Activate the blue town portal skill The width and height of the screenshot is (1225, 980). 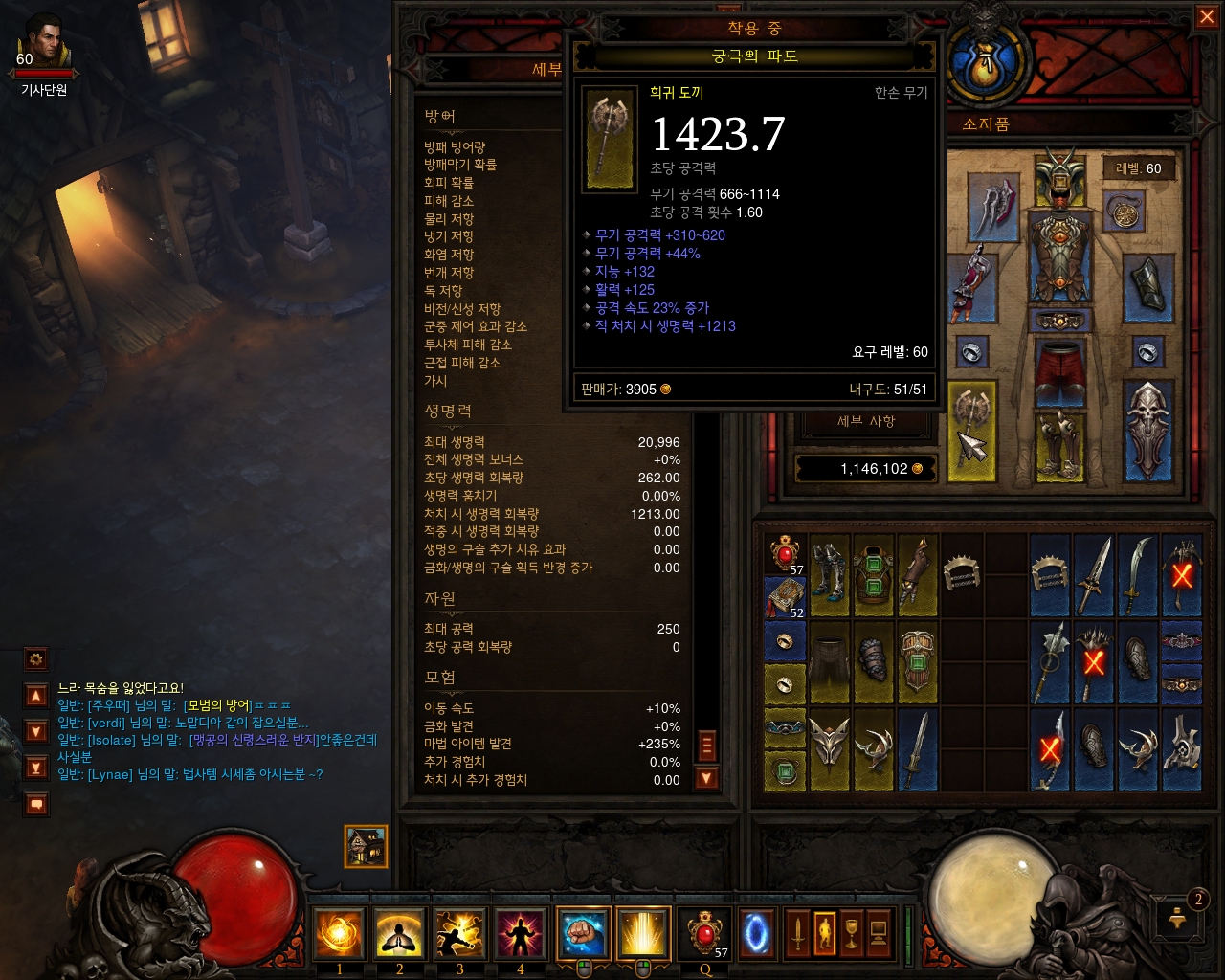click(755, 932)
